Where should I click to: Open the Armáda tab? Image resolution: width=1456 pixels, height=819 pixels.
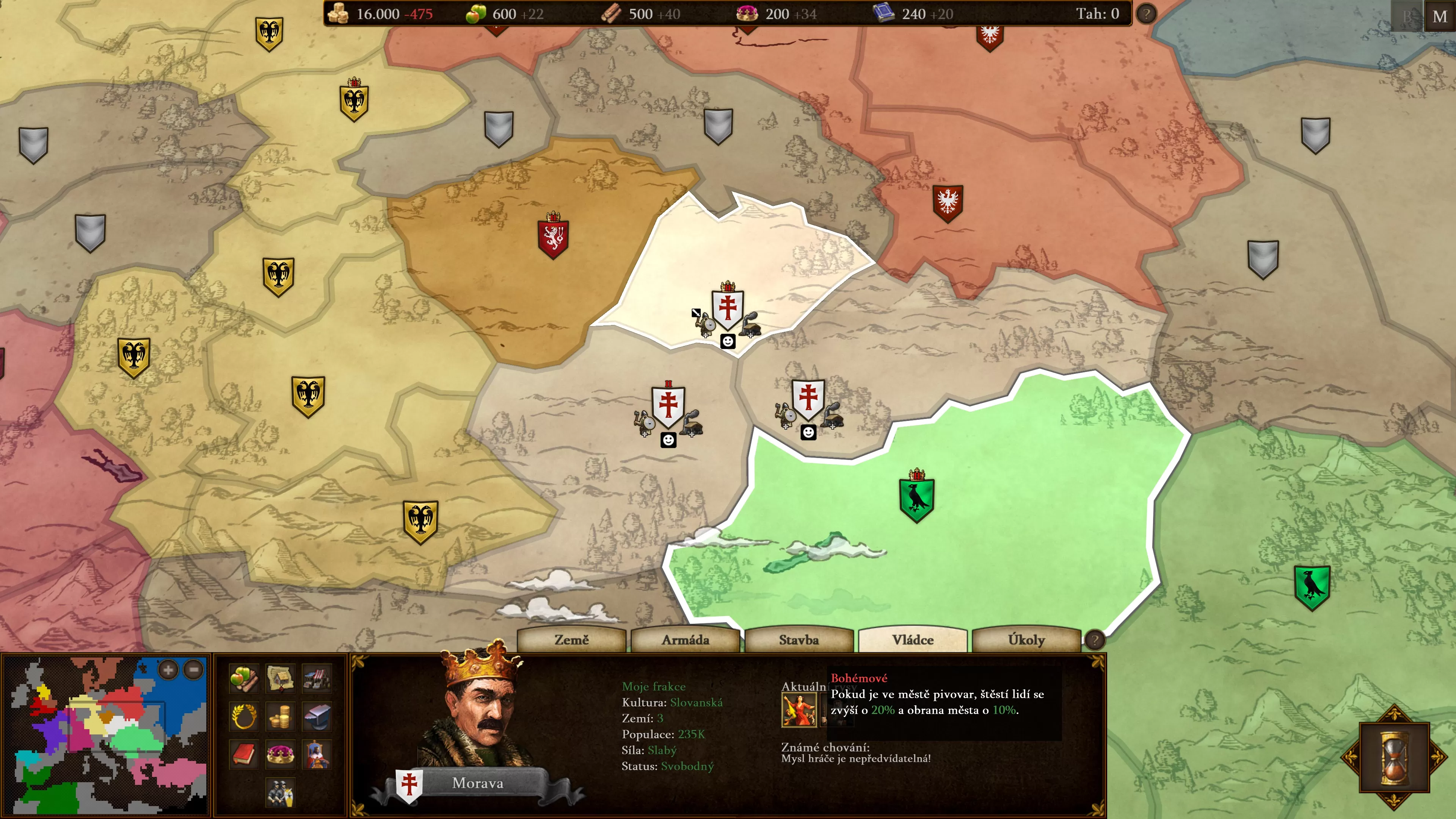(685, 640)
